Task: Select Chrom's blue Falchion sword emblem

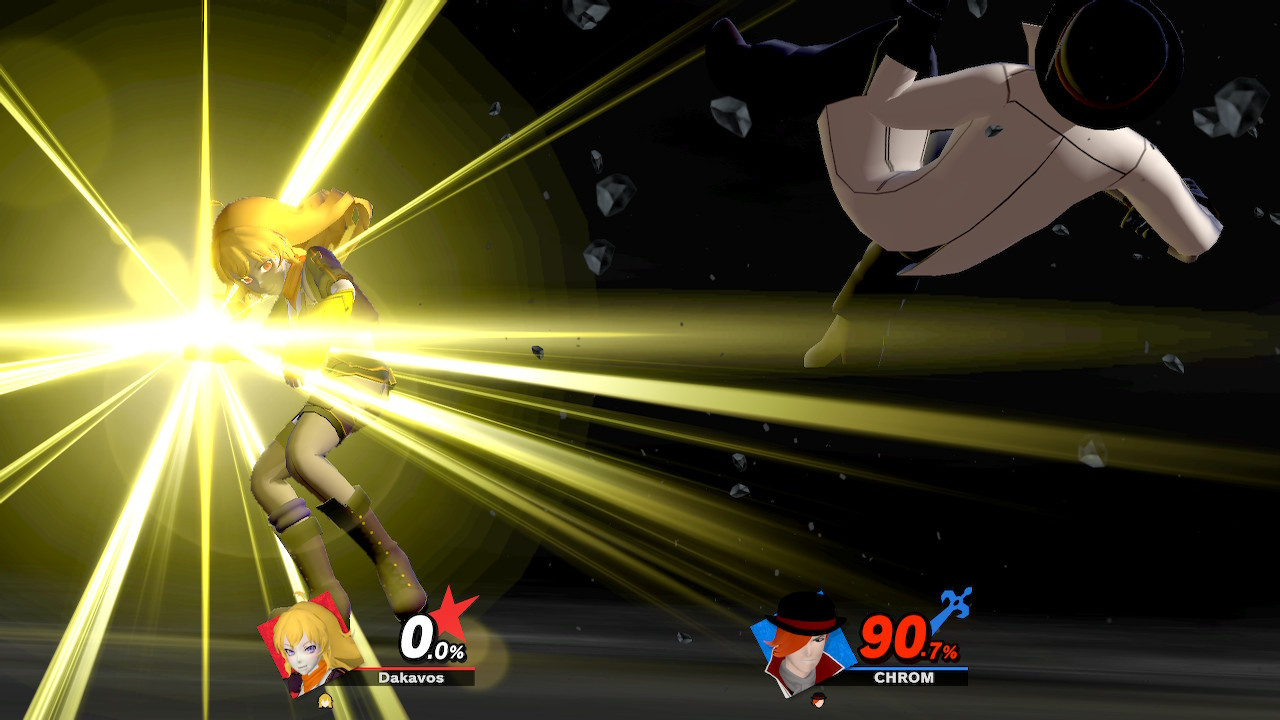Action: [x=957, y=605]
